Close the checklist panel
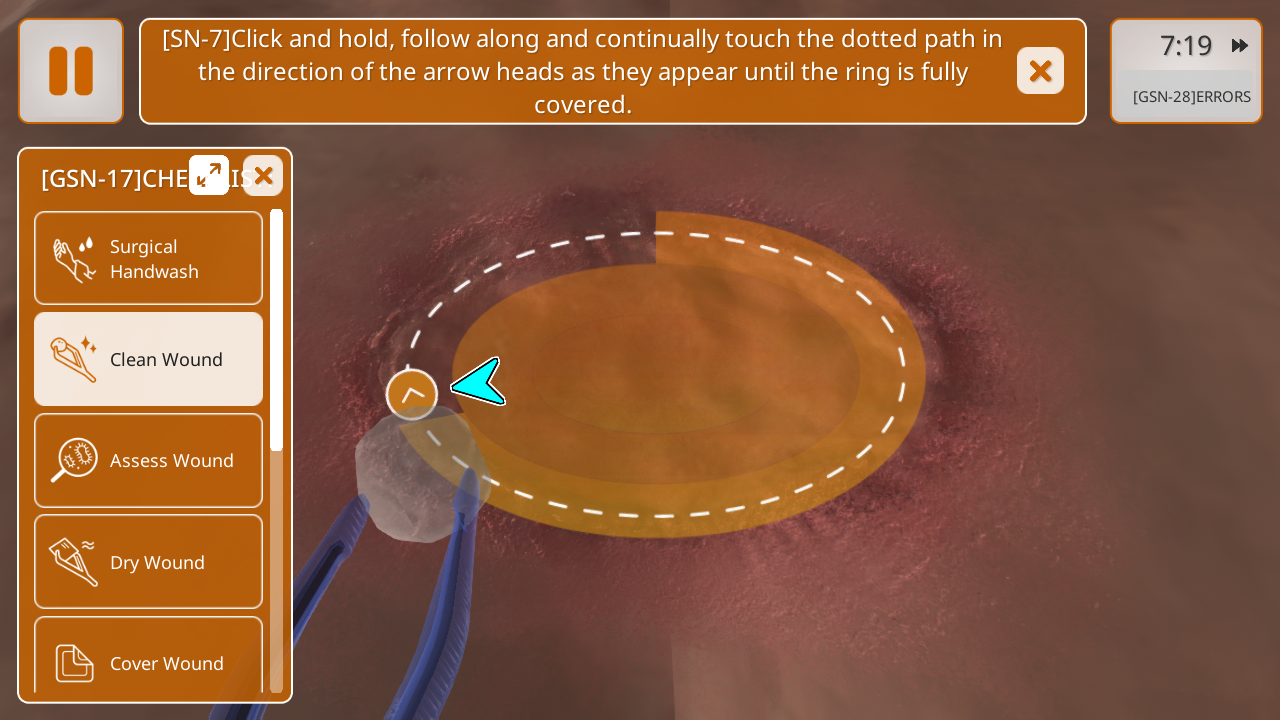The height and width of the screenshot is (720, 1280). (x=263, y=176)
